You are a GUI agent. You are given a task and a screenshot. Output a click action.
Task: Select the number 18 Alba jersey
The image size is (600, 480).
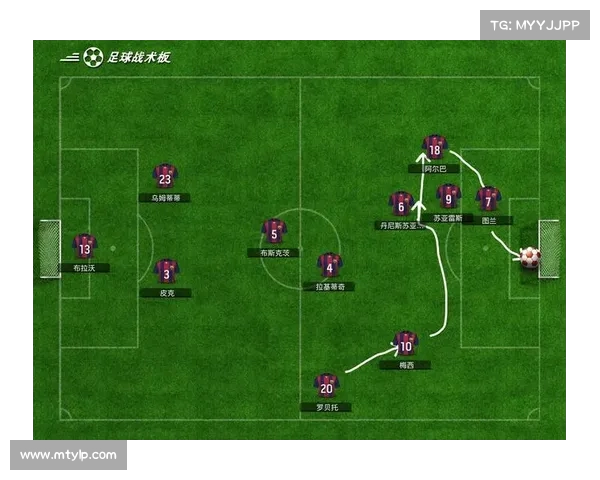point(433,148)
